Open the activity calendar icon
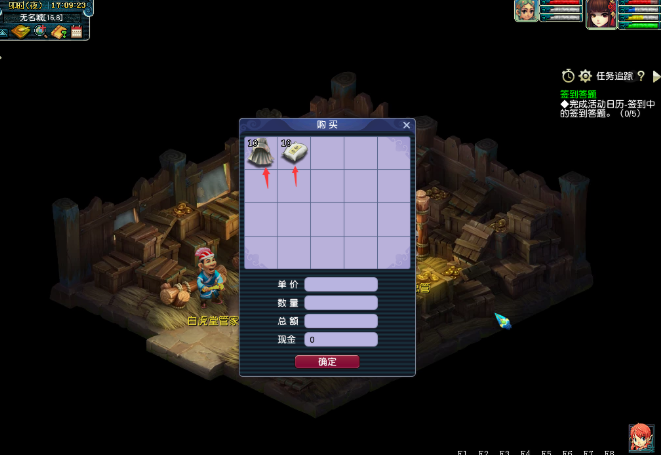Viewport: 661px width, 455px height. 76,32
